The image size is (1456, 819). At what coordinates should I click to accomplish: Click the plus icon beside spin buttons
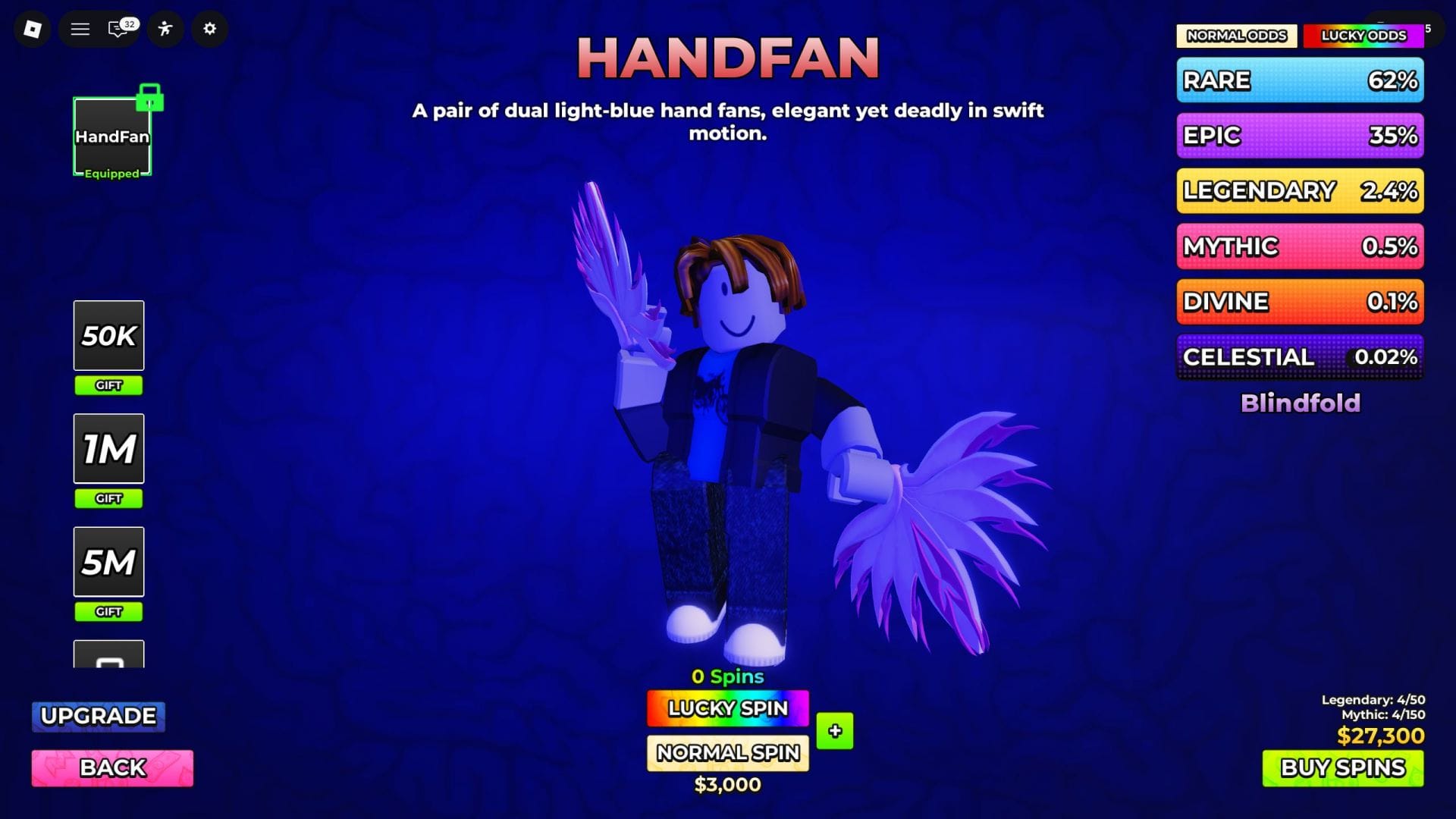point(834,731)
